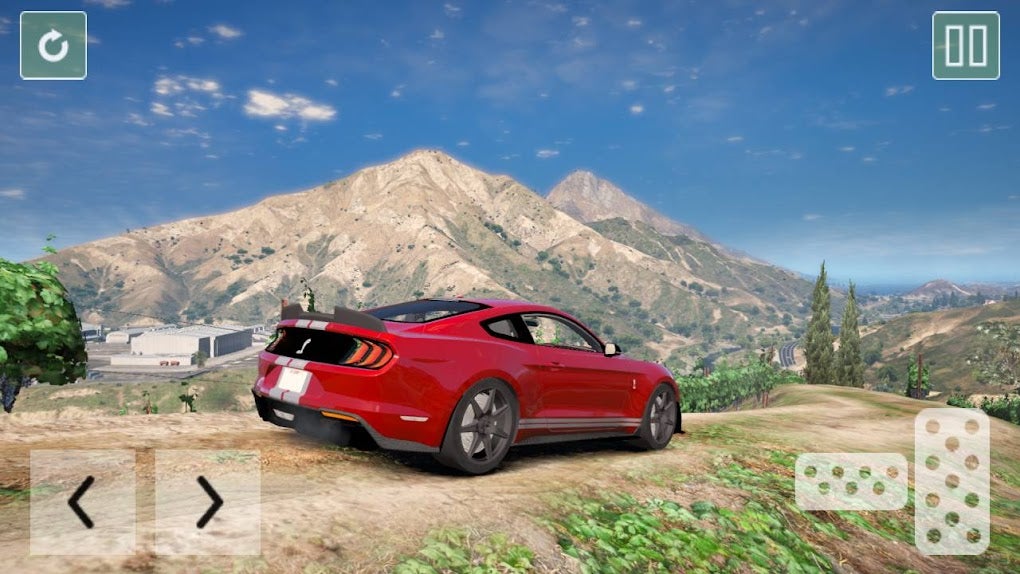Steer left with the left arrow

[82, 502]
